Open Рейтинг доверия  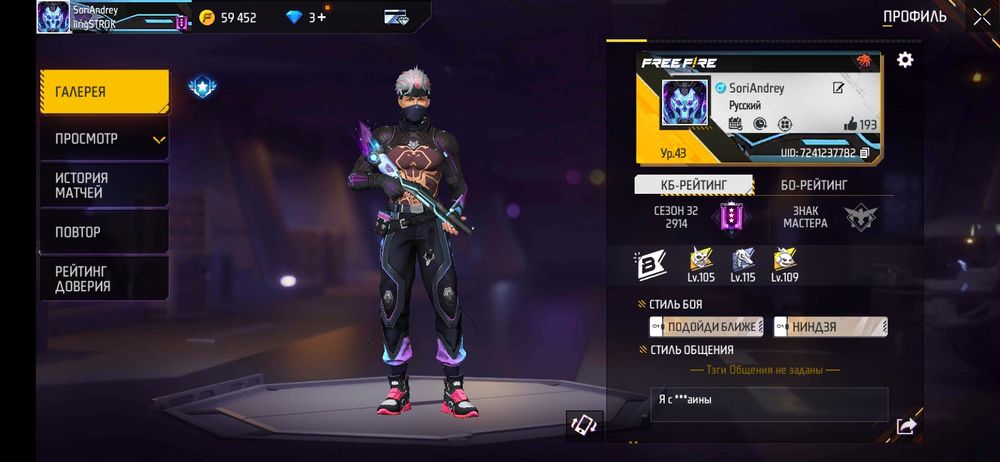tap(104, 279)
